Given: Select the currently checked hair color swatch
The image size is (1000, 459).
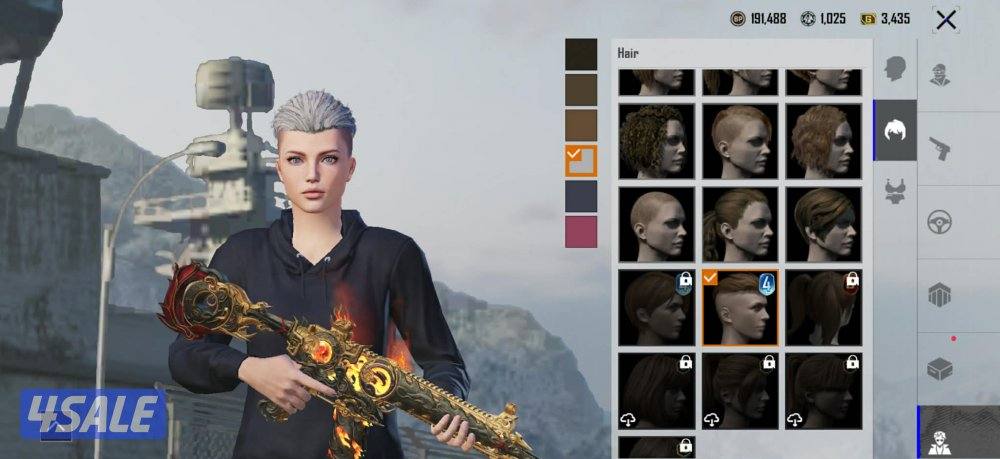Looking at the screenshot, I should click(x=581, y=161).
